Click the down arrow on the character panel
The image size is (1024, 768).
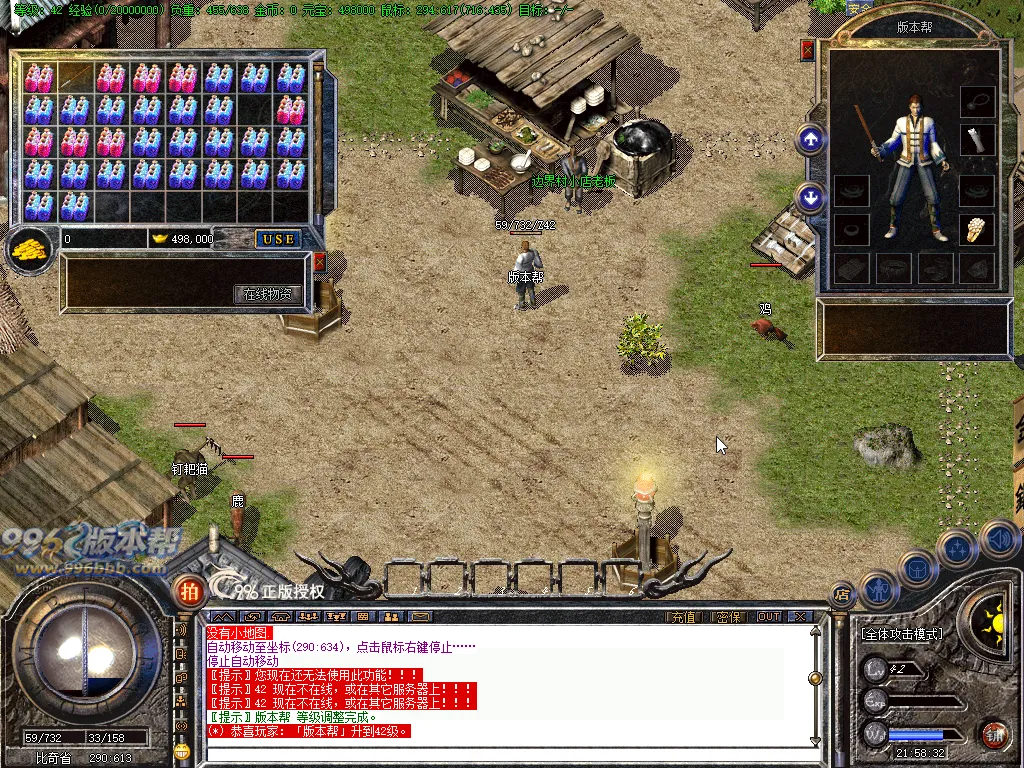pos(811,197)
